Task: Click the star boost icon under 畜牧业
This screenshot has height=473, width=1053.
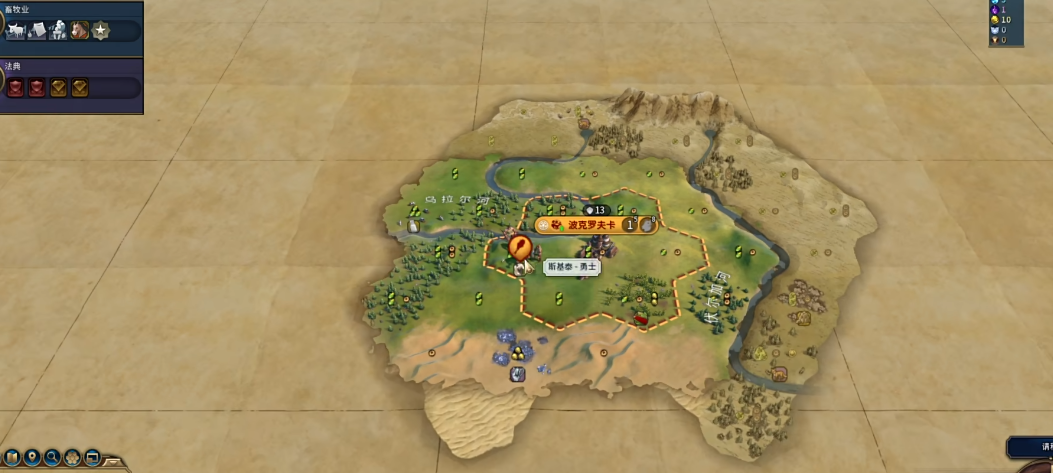Action: tap(100, 31)
